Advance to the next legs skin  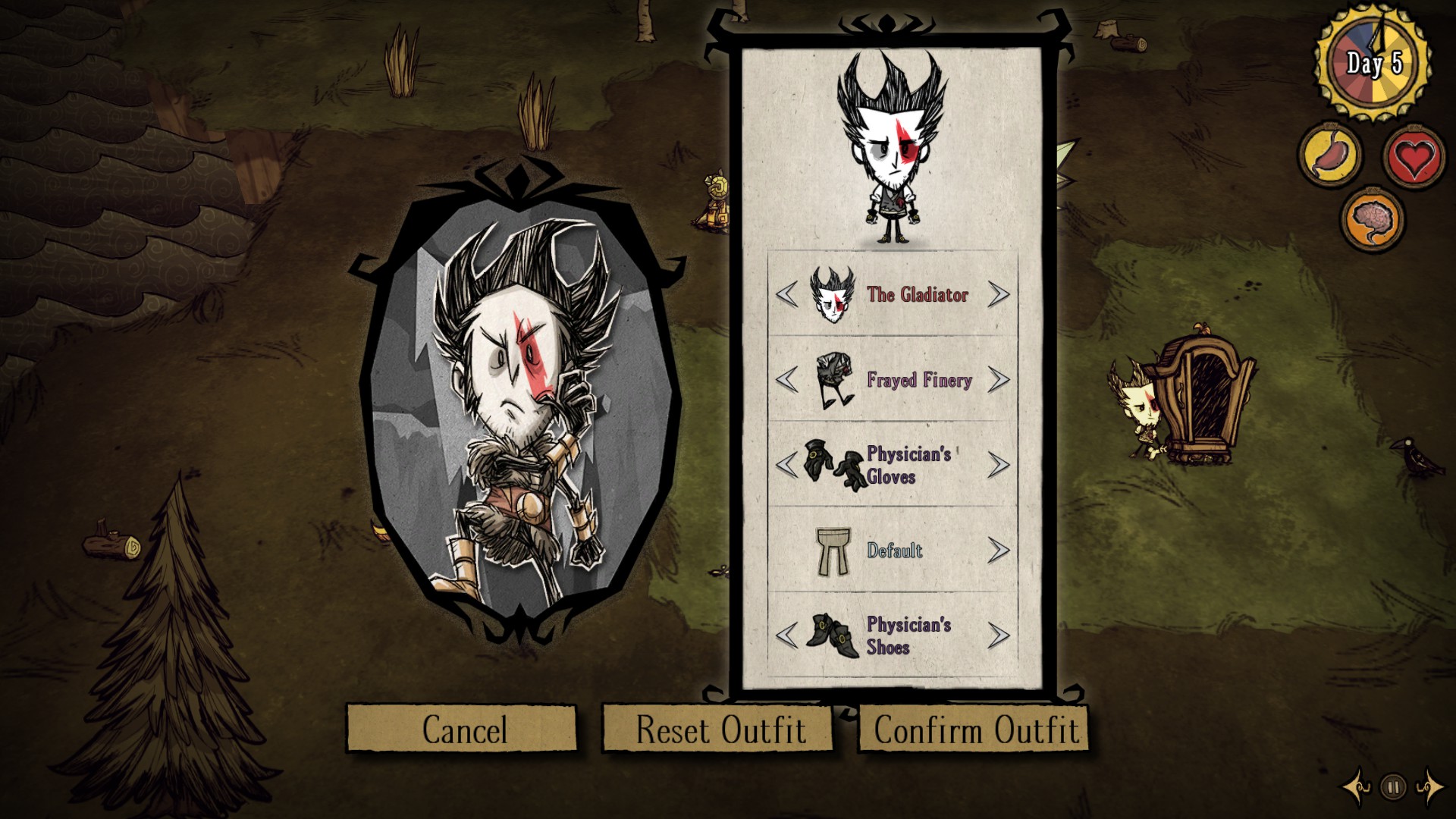coord(1000,551)
